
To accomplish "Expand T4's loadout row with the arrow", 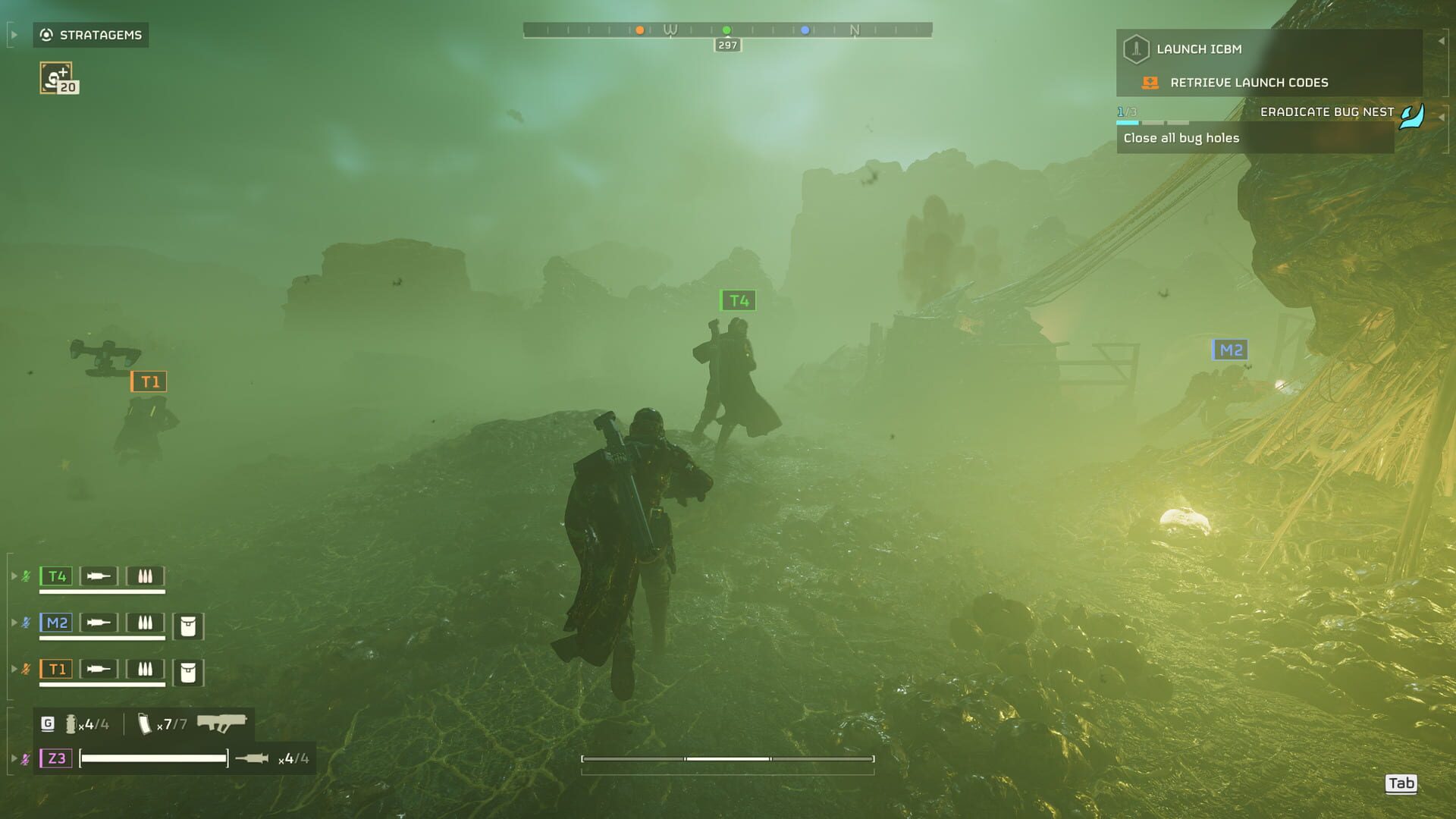I will (x=14, y=576).
